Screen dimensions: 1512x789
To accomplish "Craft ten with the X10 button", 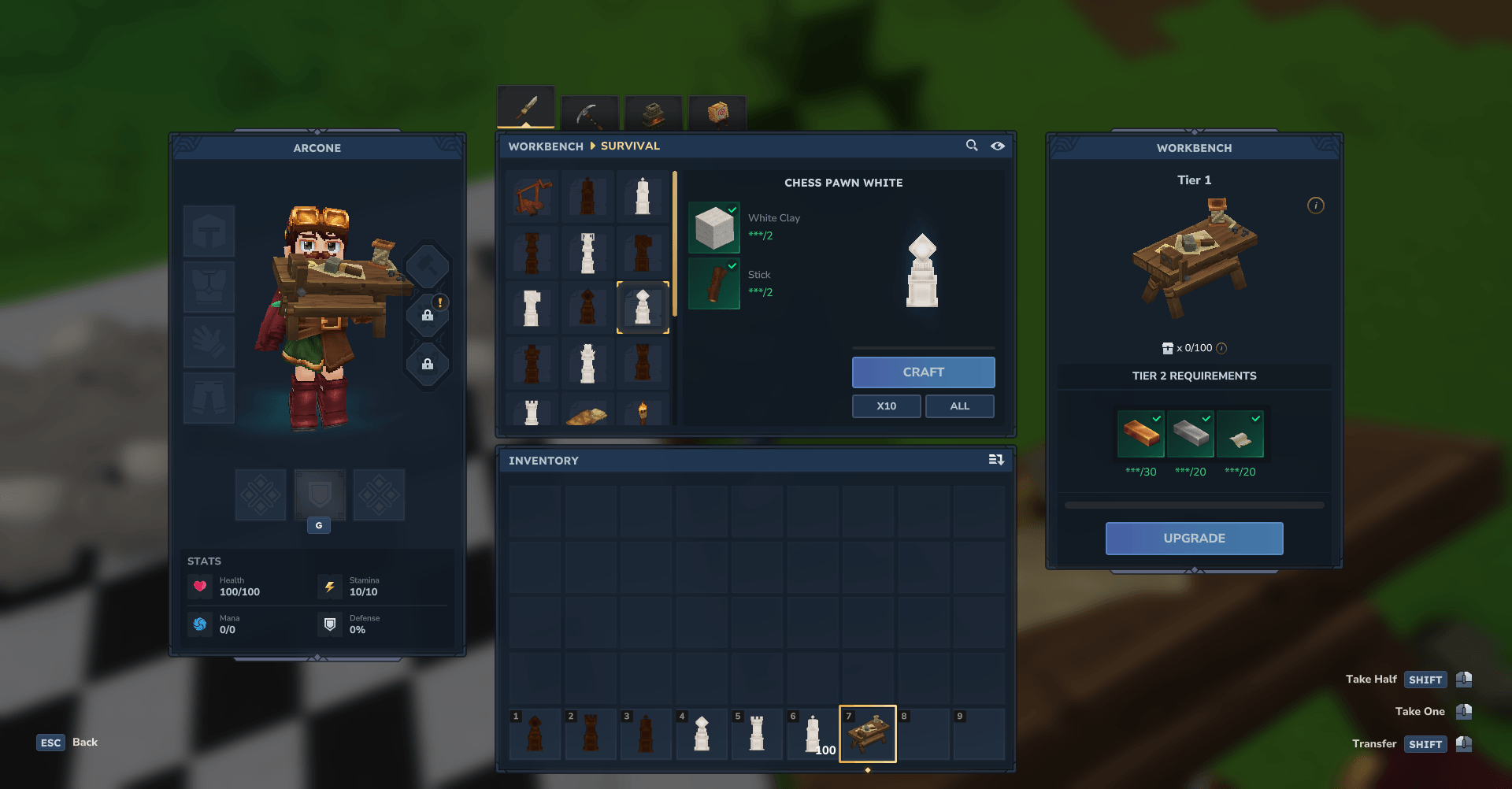I will click(x=886, y=406).
